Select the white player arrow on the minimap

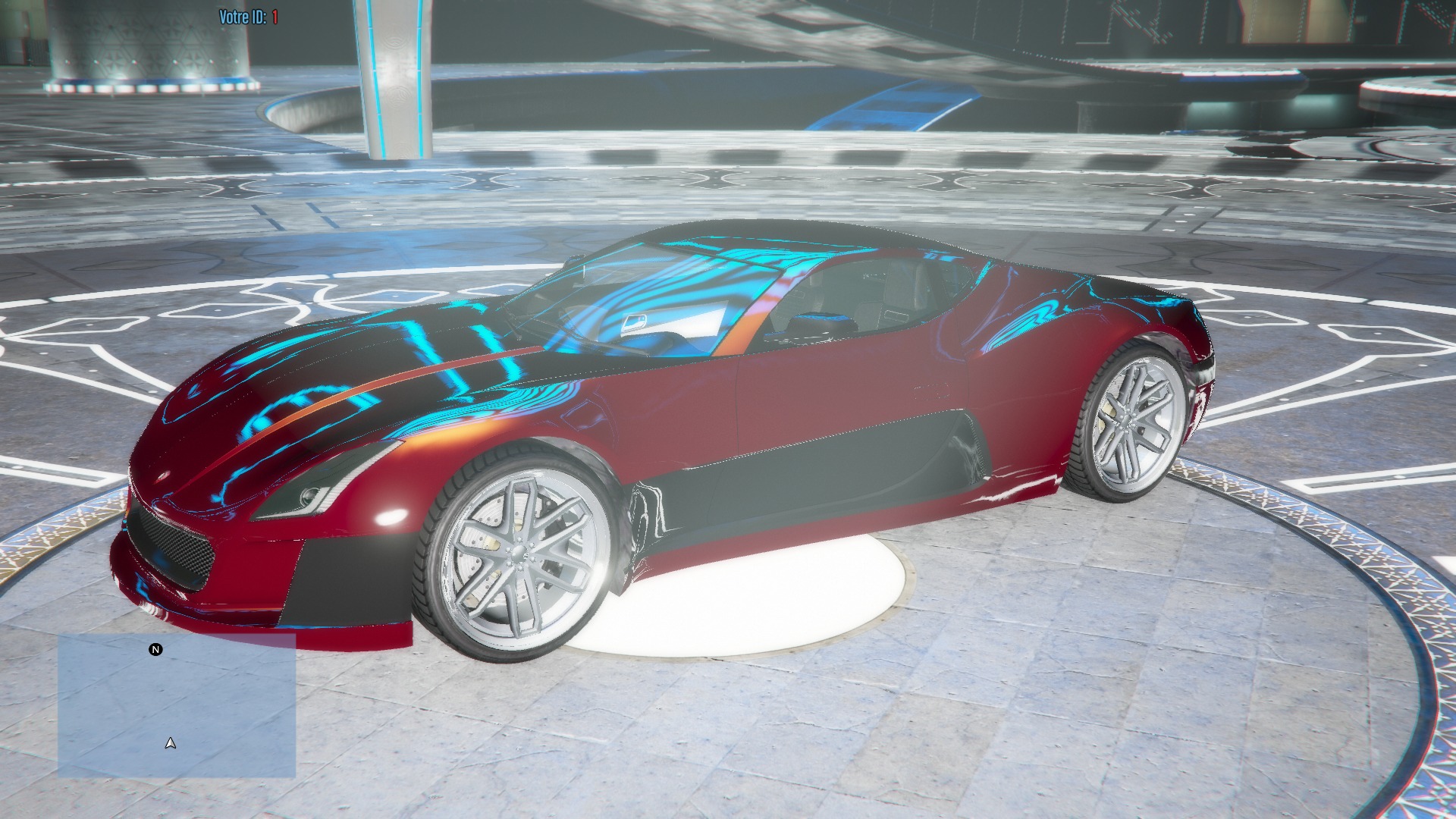tap(170, 745)
